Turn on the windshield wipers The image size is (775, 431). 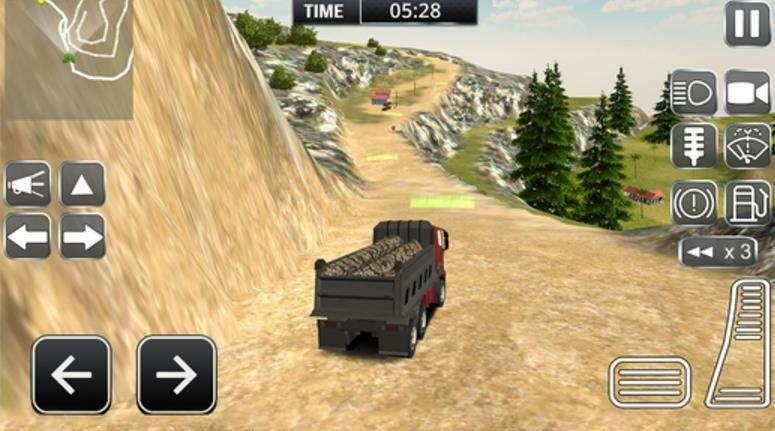(747, 146)
